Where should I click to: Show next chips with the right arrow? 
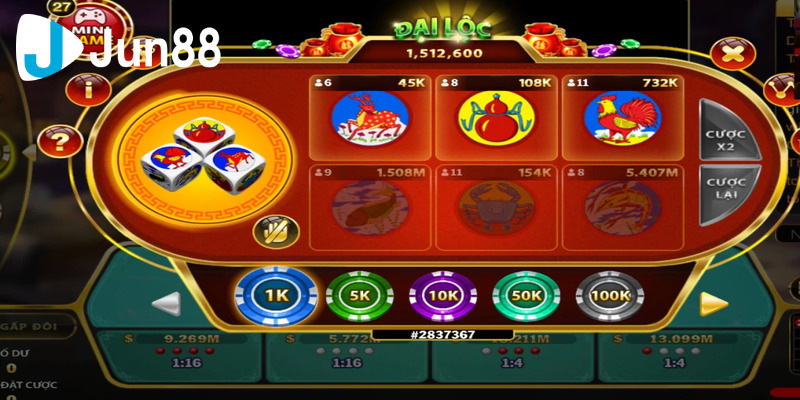pos(713,303)
